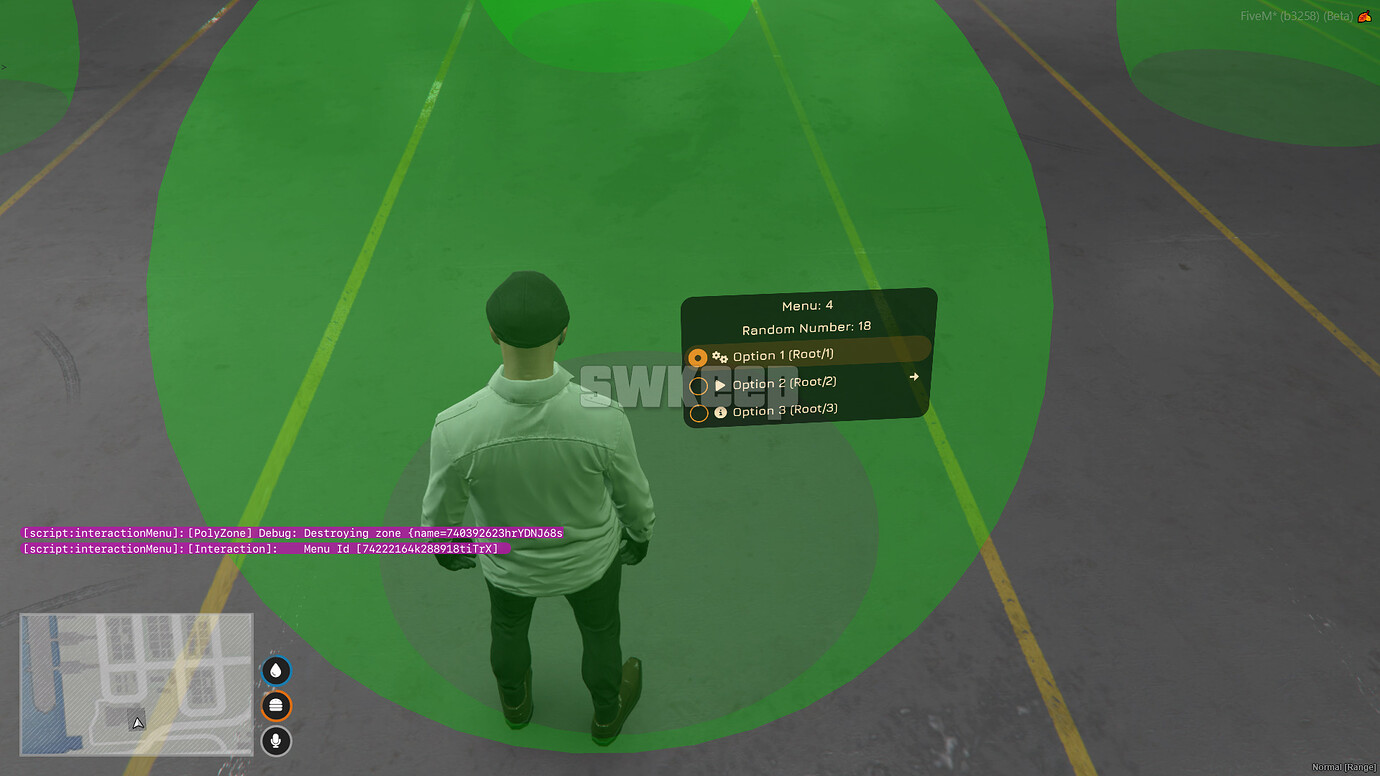Click the water drop thirst status icon
This screenshot has height=776, width=1380.
275,670
